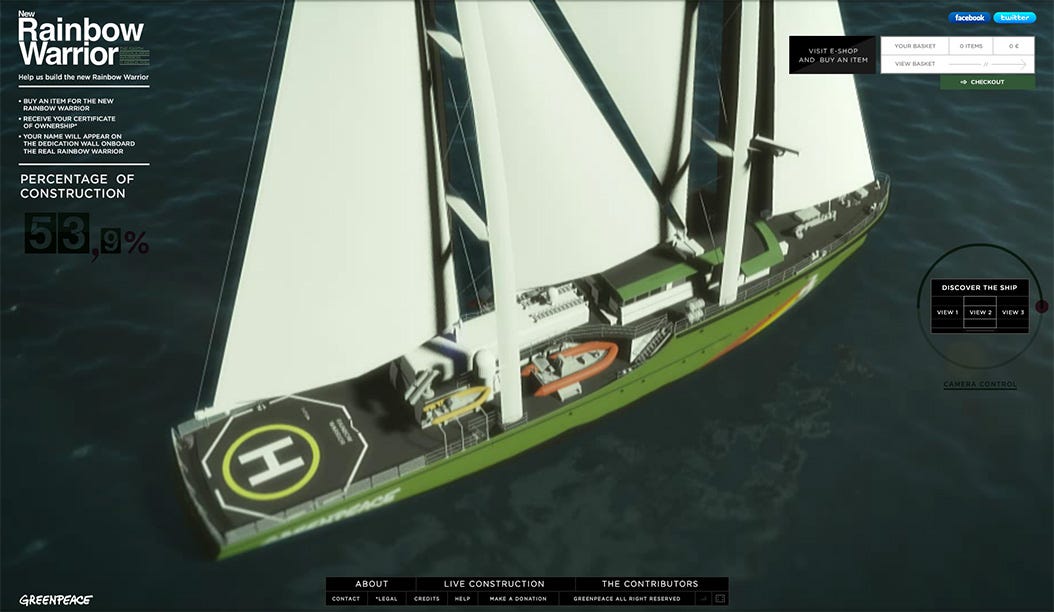
Task: Open Live Construction page
Action: pos(495,584)
